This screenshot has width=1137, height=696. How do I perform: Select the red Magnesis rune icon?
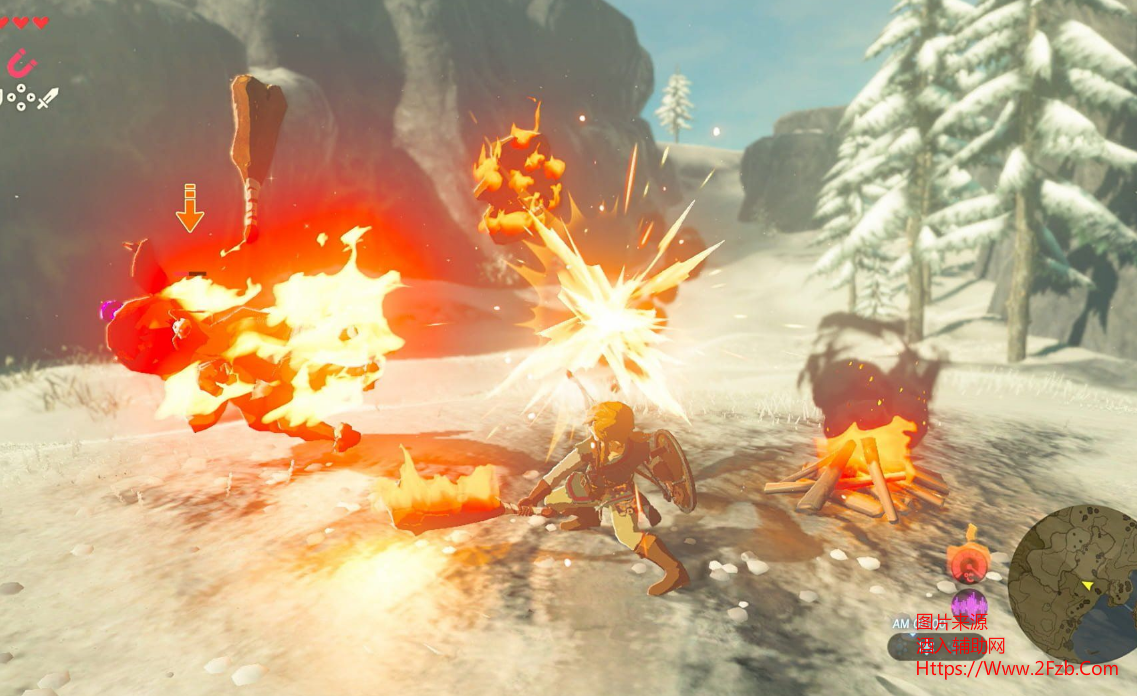click(x=21, y=65)
